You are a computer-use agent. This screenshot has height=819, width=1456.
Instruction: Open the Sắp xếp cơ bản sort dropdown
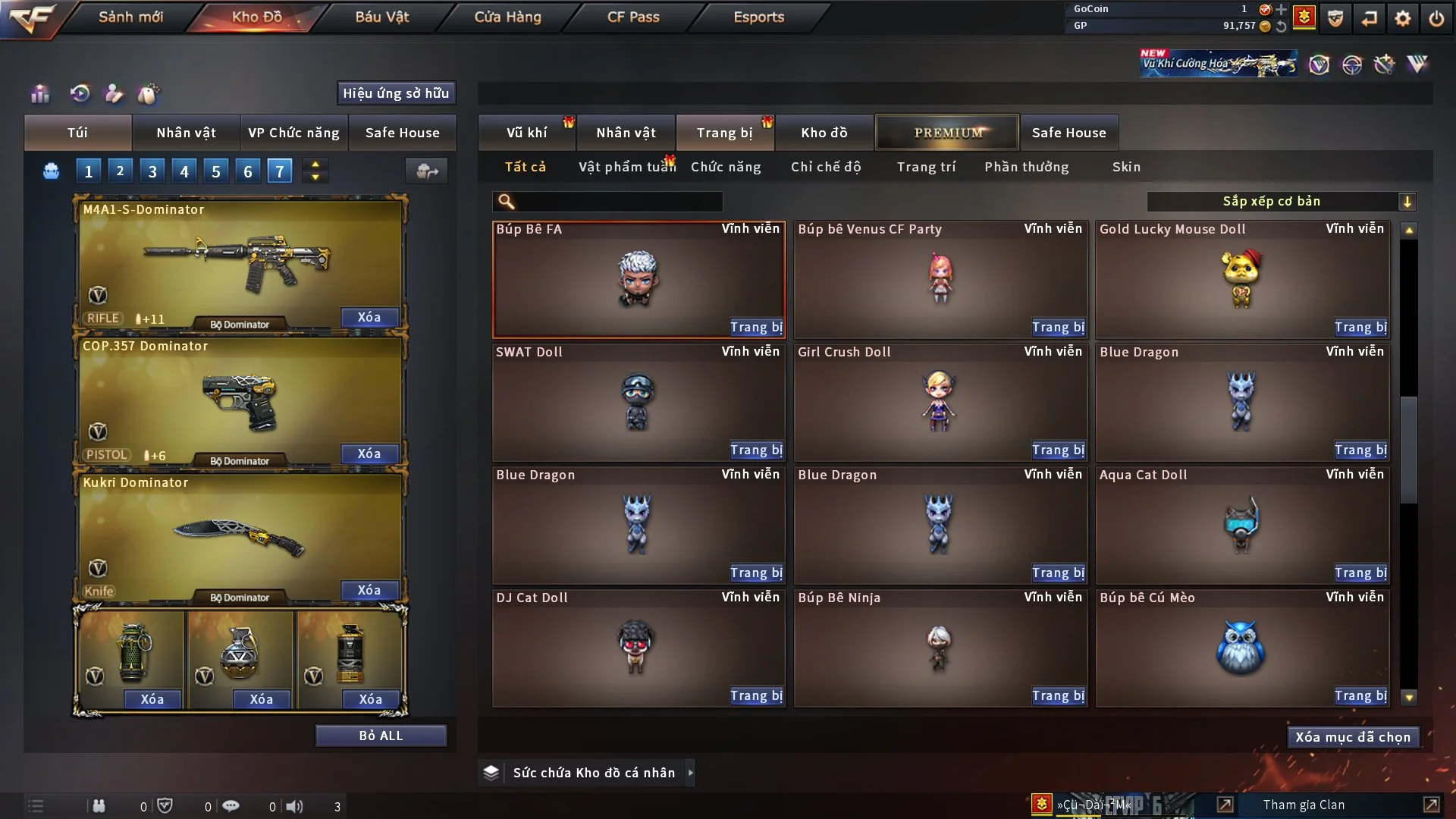click(1281, 201)
